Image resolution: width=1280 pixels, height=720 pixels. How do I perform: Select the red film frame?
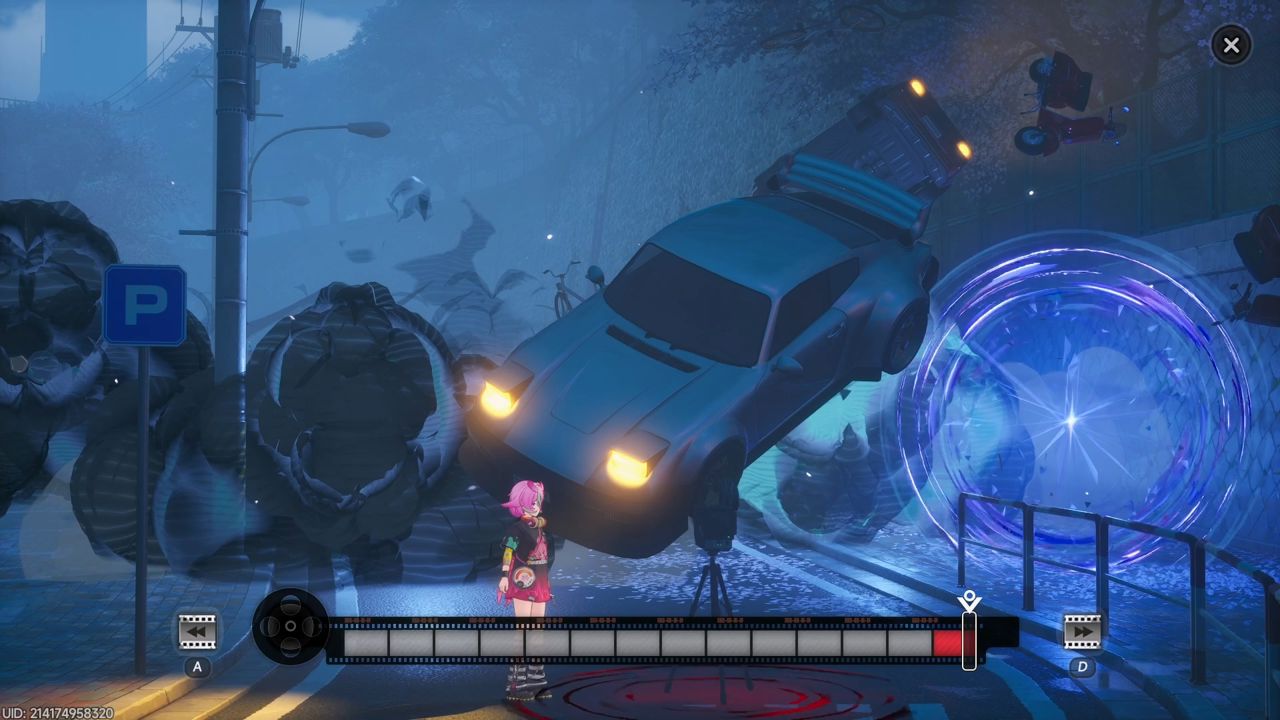(946, 642)
